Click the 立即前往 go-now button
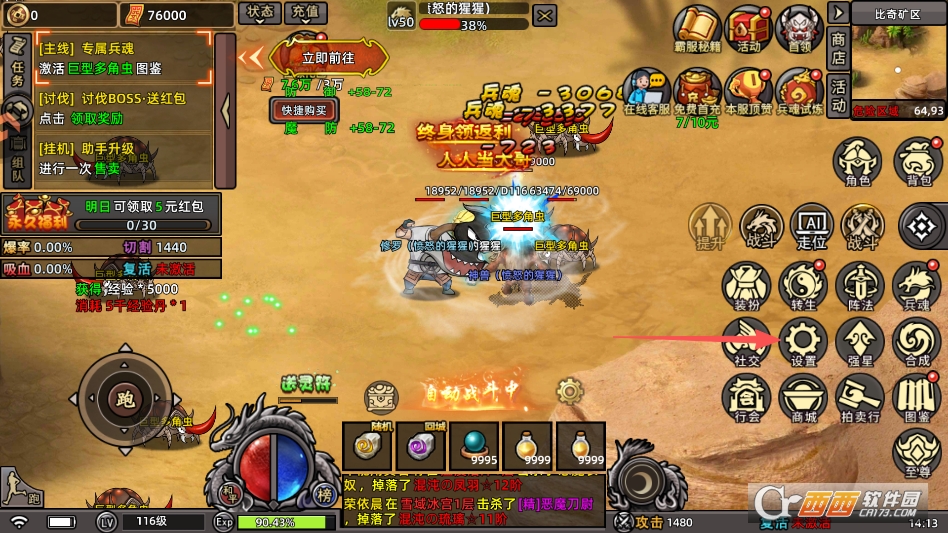The image size is (948, 533). click(x=328, y=57)
